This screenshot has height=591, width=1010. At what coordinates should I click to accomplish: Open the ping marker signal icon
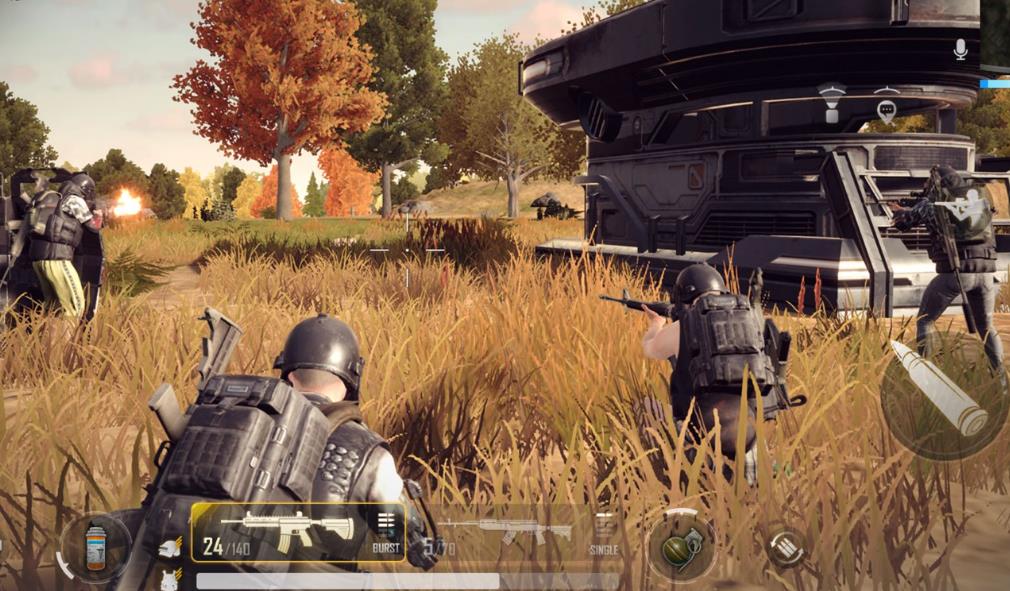831,102
